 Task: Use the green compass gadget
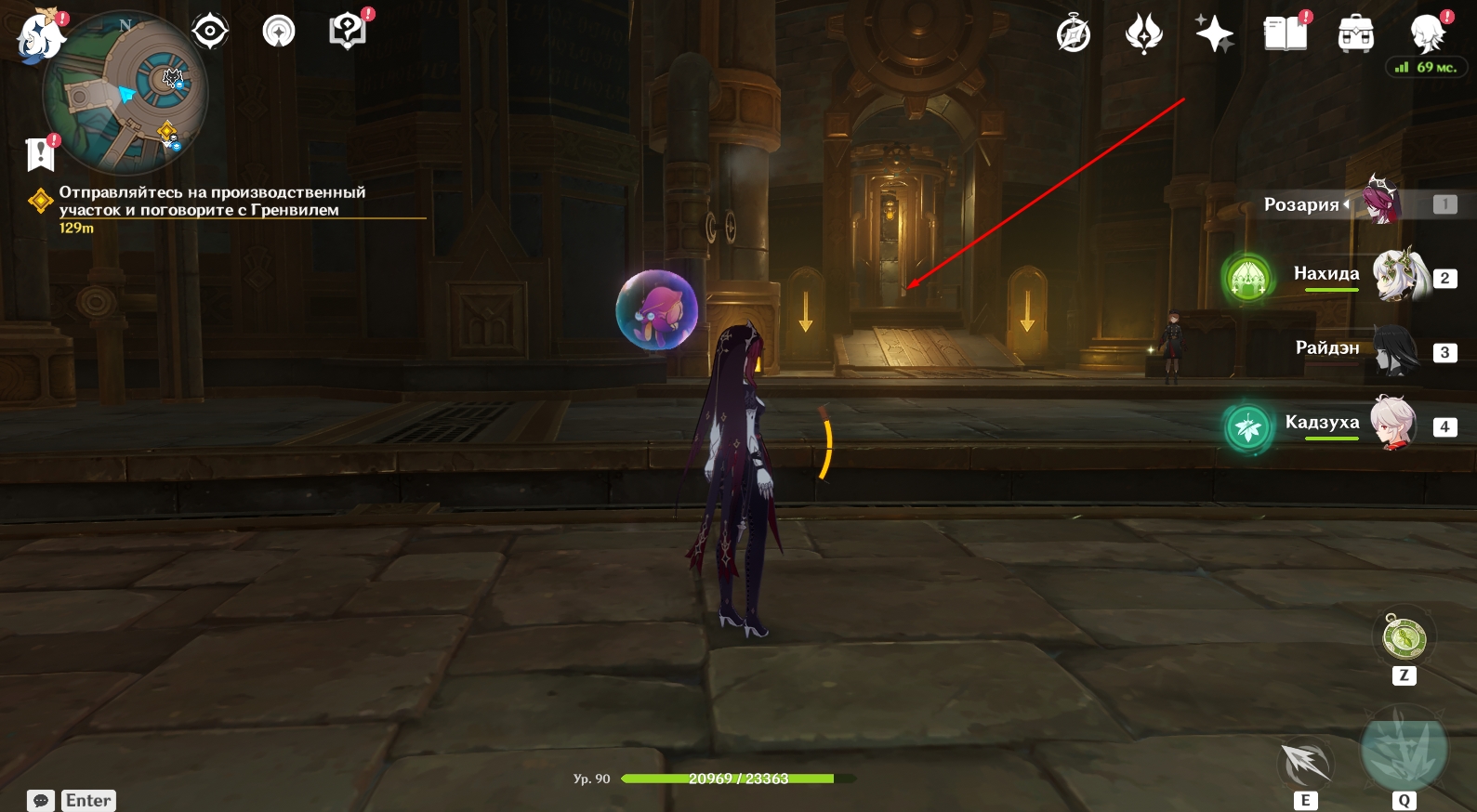[x=1404, y=638]
